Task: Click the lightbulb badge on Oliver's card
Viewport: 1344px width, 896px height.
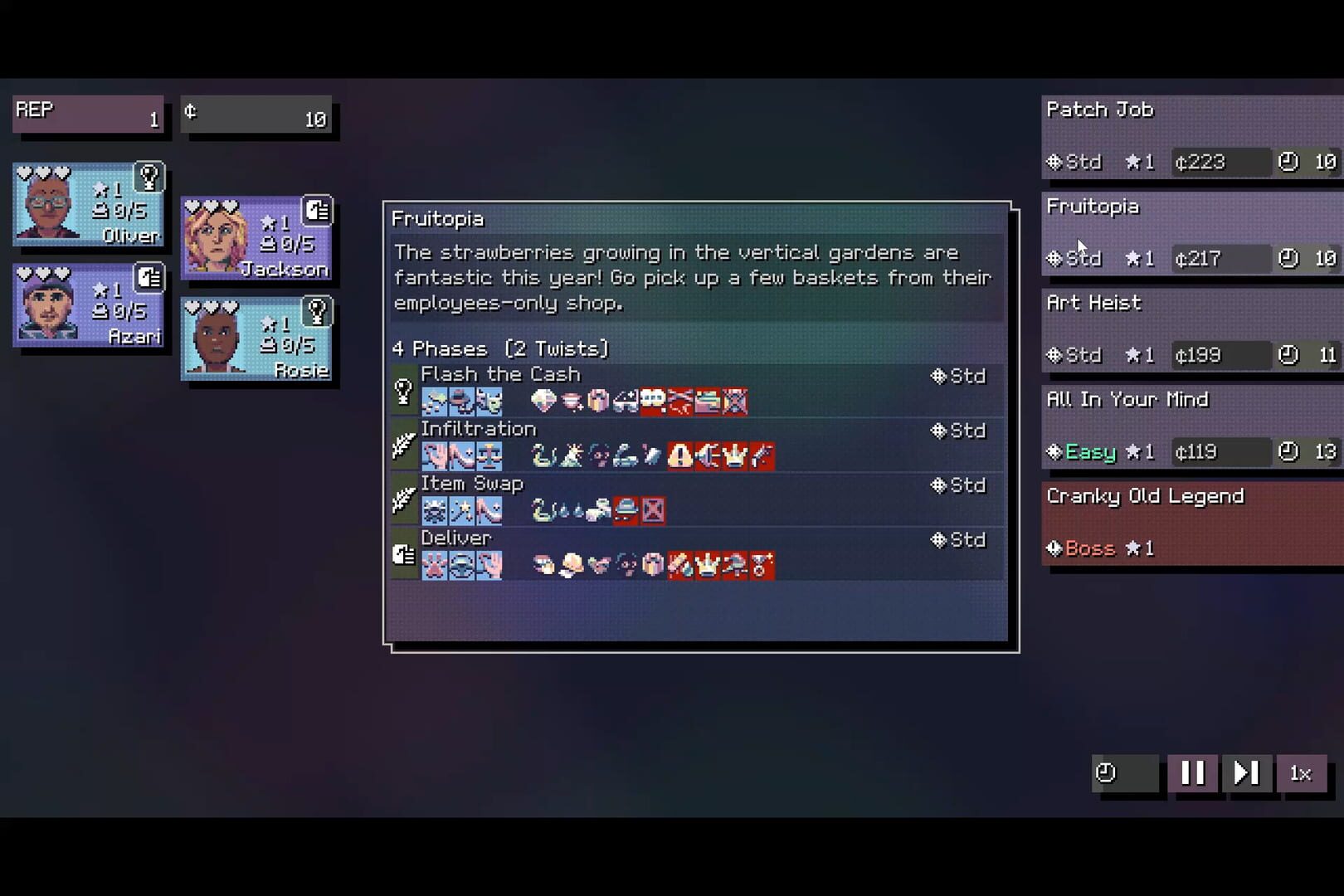Action: (152, 176)
